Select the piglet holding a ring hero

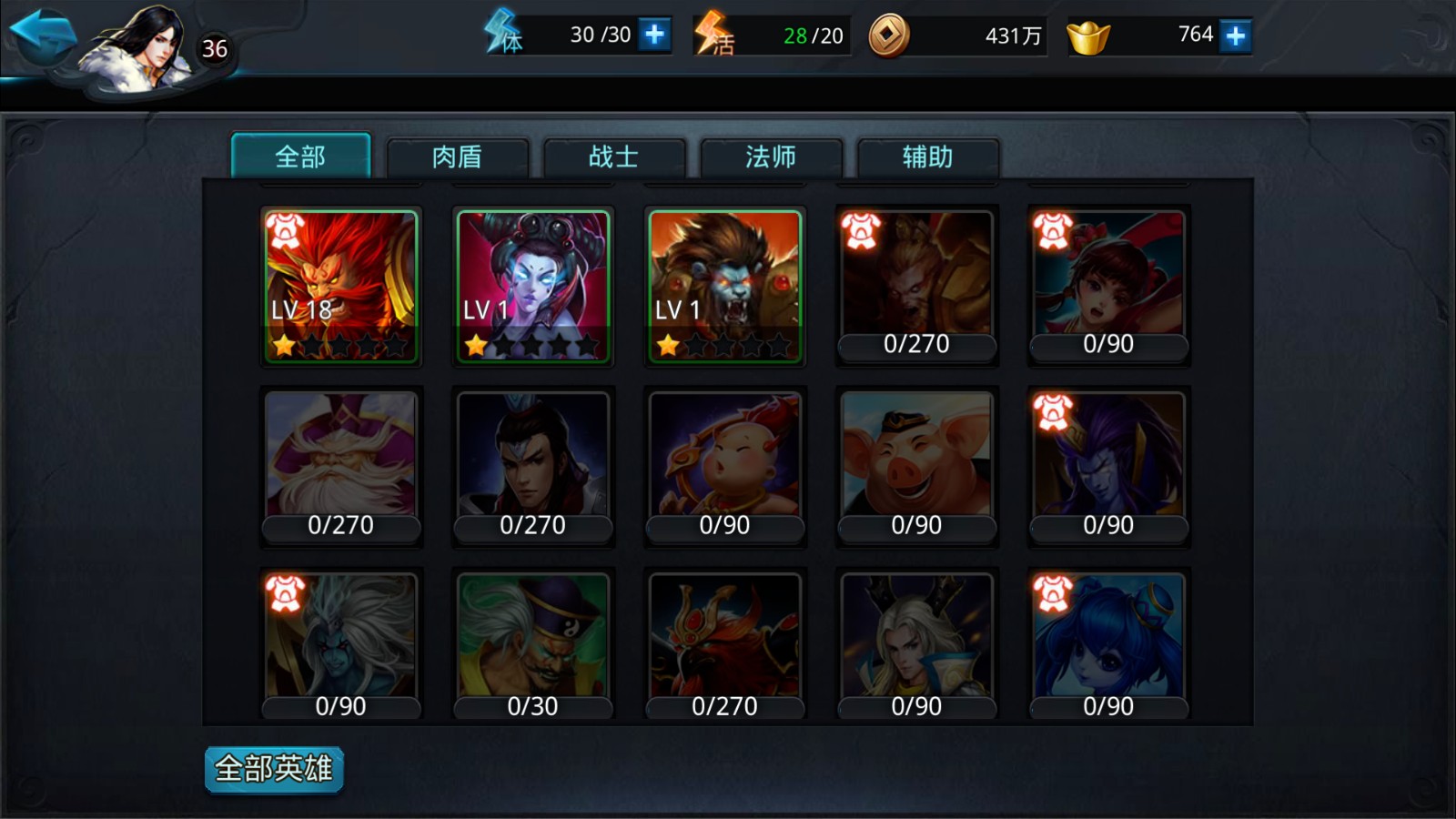pyautogui.click(x=725, y=466)
